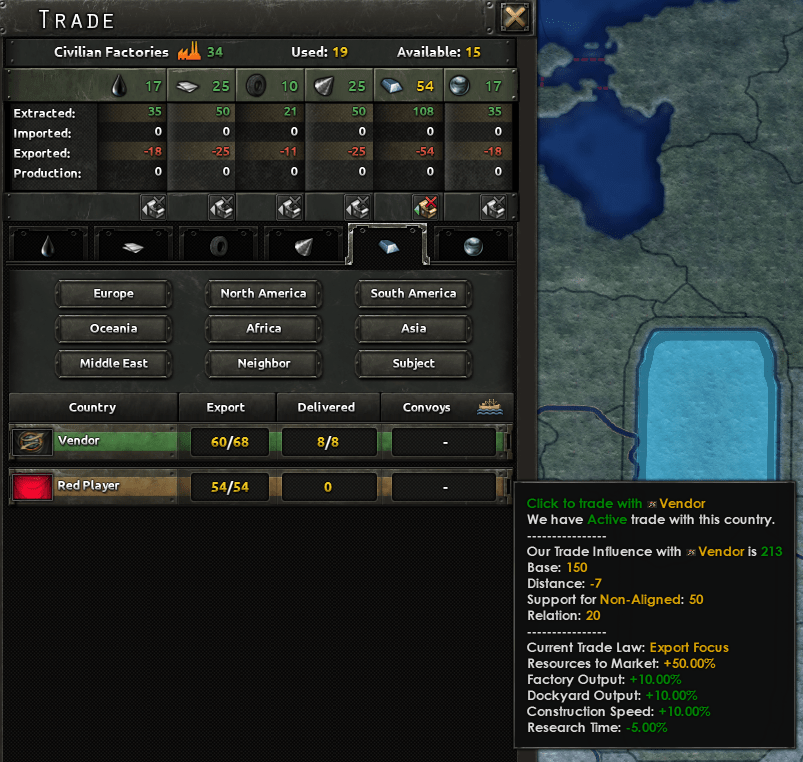Switch to the oil resource tab
The height and width of the screenshot is (762, 803).
48,246
